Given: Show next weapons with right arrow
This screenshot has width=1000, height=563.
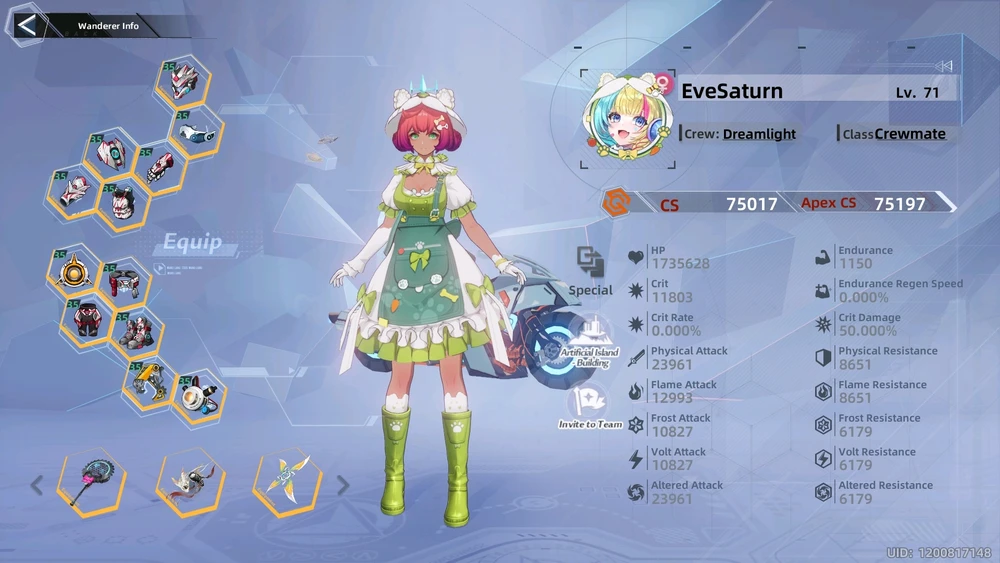Looking at the screenshot, I should pos(343,486).
